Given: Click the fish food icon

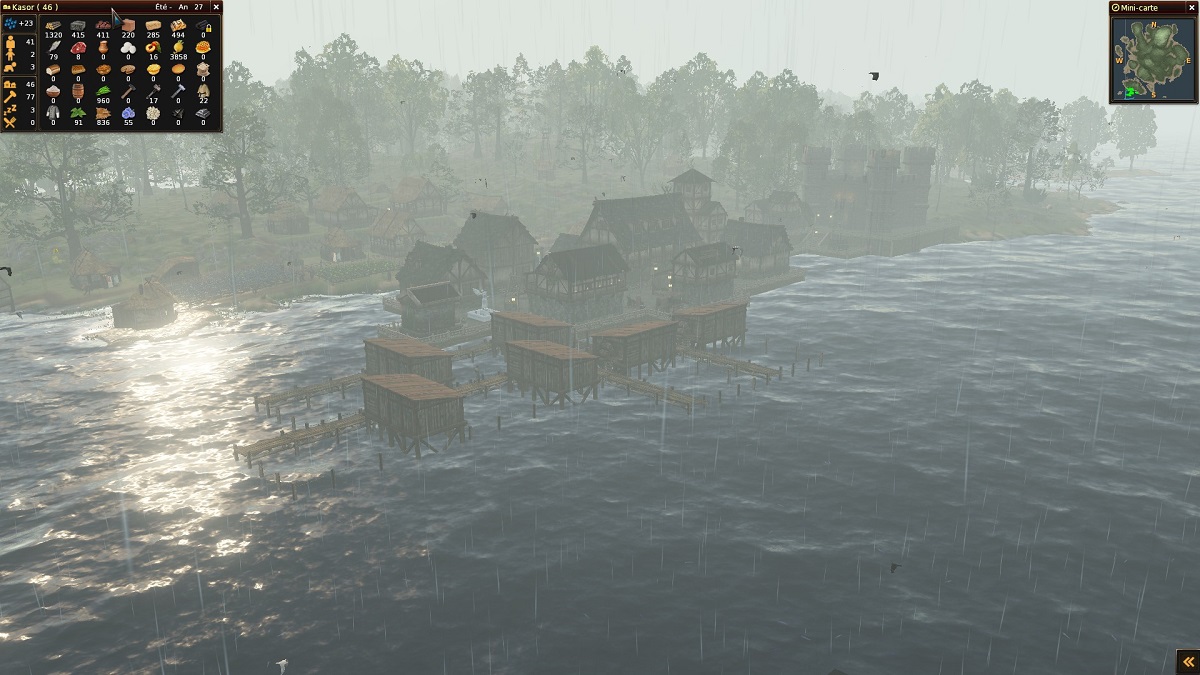Looking at the screenshot, I should pos(53,46).
